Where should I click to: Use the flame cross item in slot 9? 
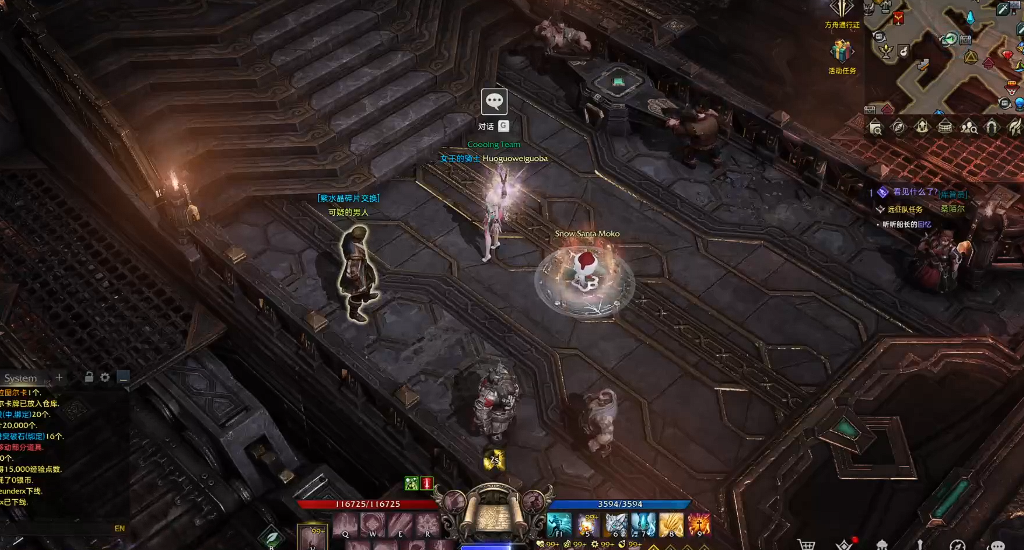699,524
